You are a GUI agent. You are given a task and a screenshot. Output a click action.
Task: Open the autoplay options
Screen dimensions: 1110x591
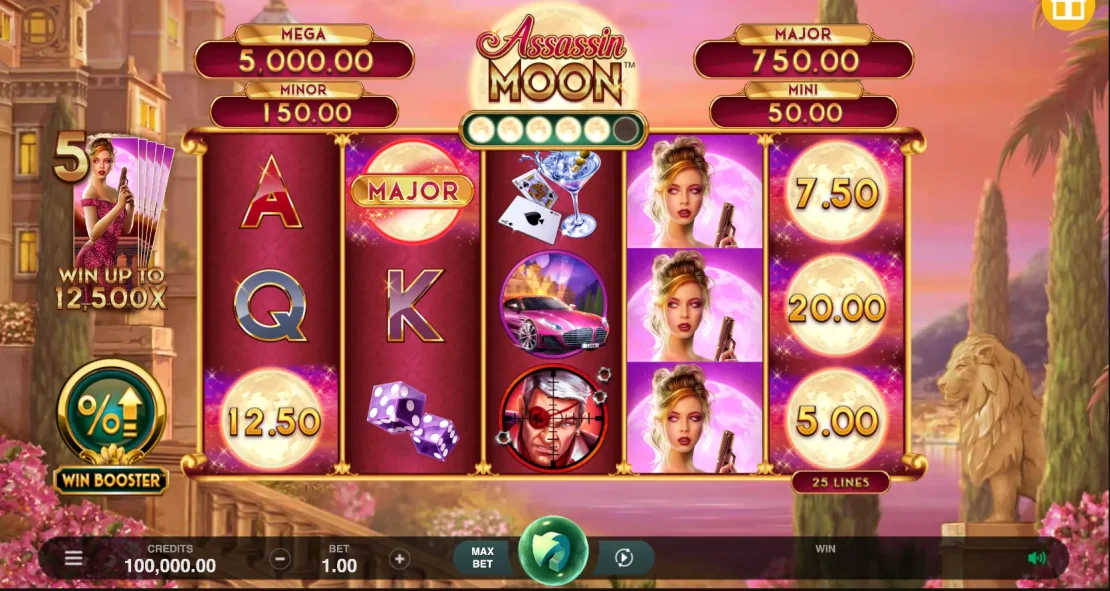(x=625, y=558)
